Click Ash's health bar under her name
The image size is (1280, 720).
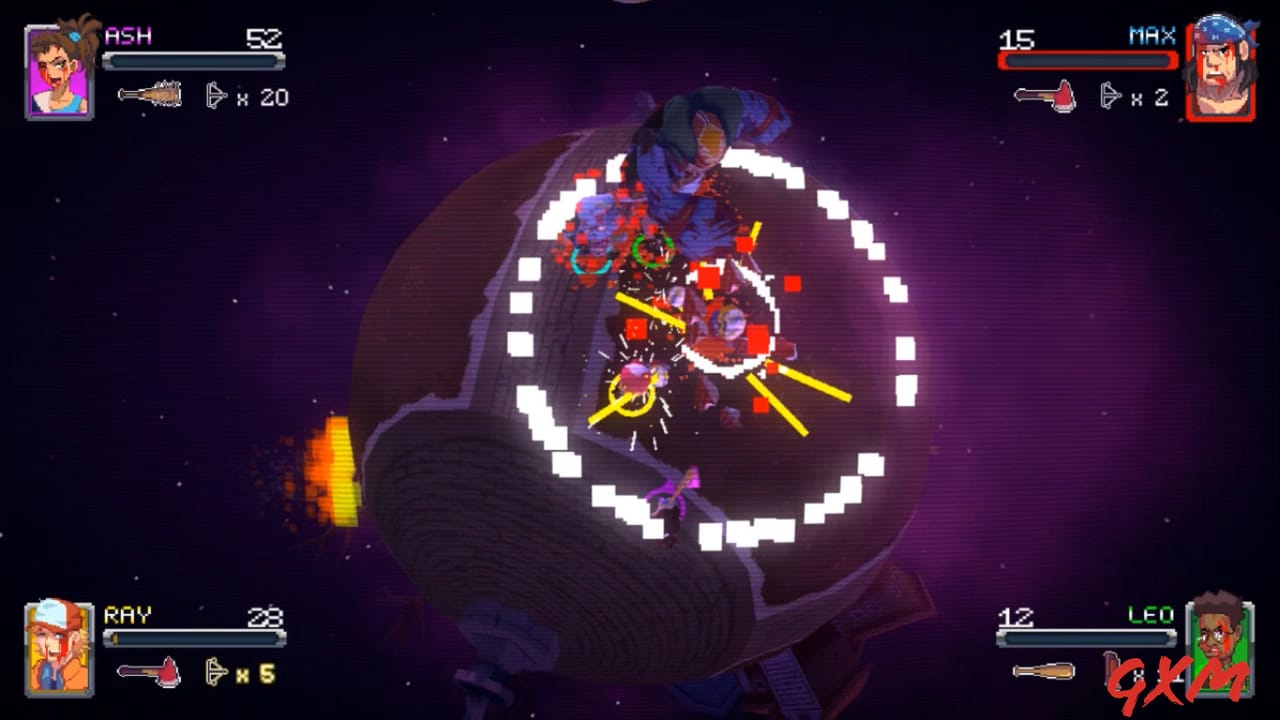pyautogui.click(x=193, y=61)
